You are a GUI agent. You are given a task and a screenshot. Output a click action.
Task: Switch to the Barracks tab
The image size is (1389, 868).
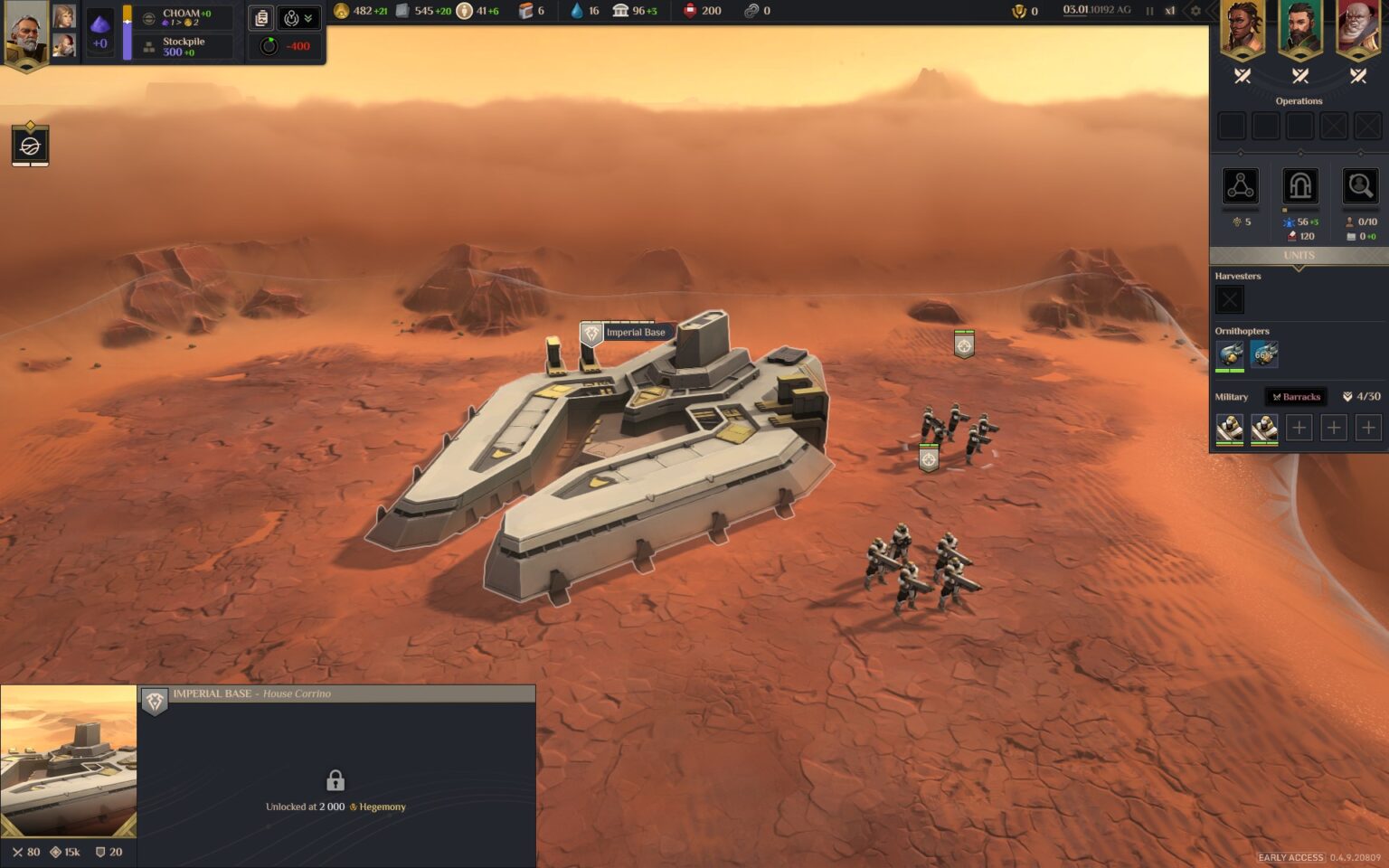1296,396
